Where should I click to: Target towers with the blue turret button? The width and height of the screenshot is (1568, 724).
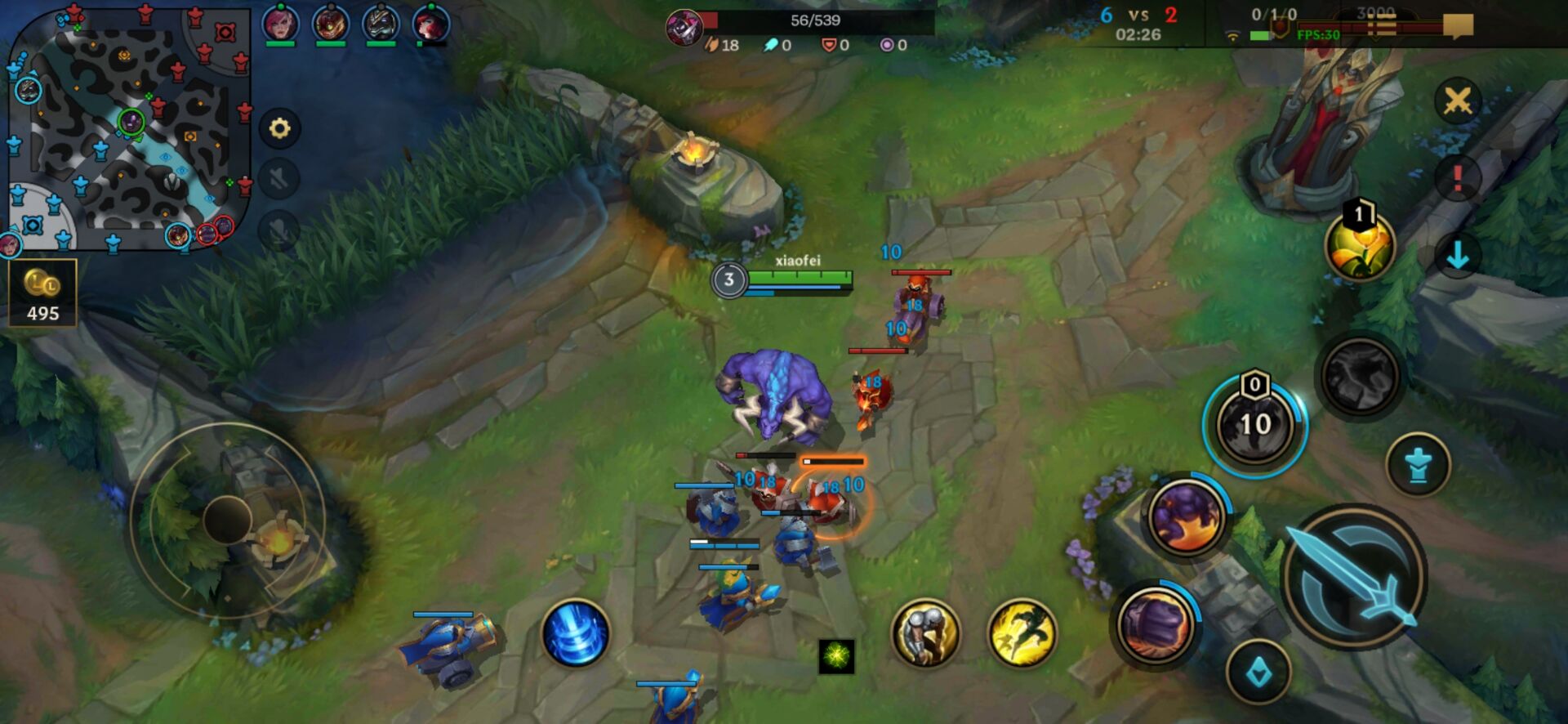[1419, 466]
